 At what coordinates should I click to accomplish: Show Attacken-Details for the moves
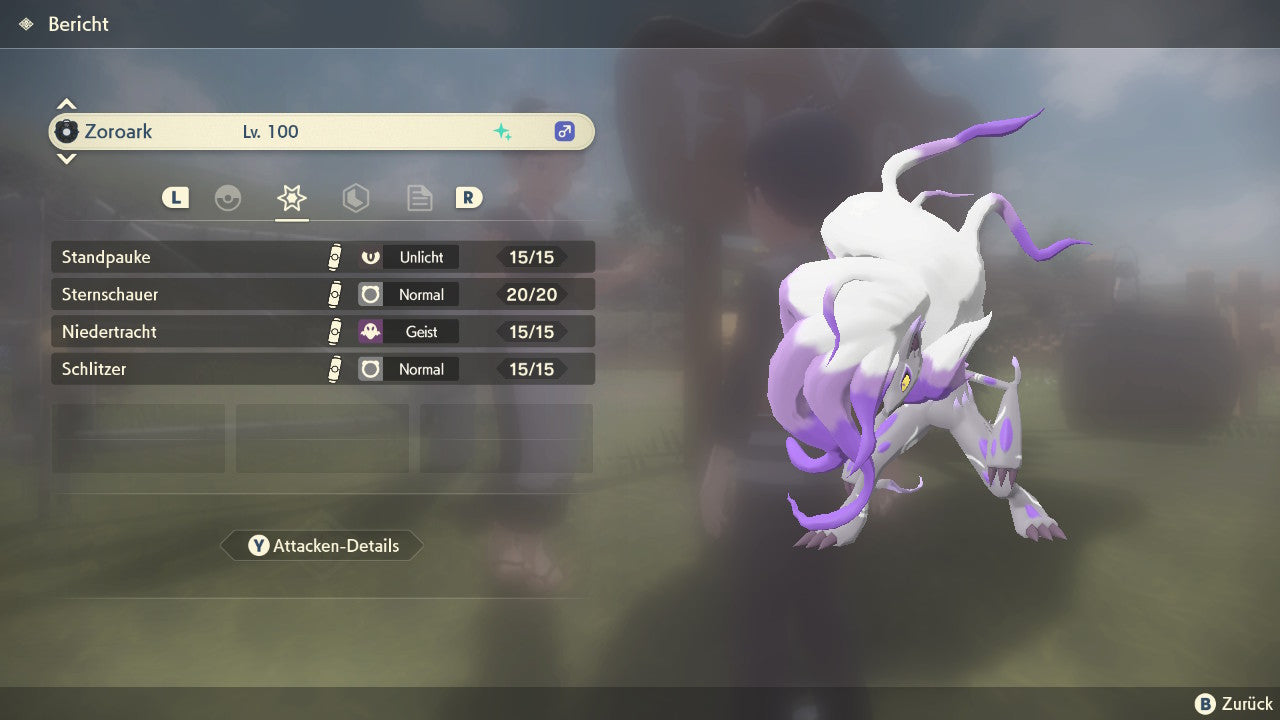[x=322, y=546]
